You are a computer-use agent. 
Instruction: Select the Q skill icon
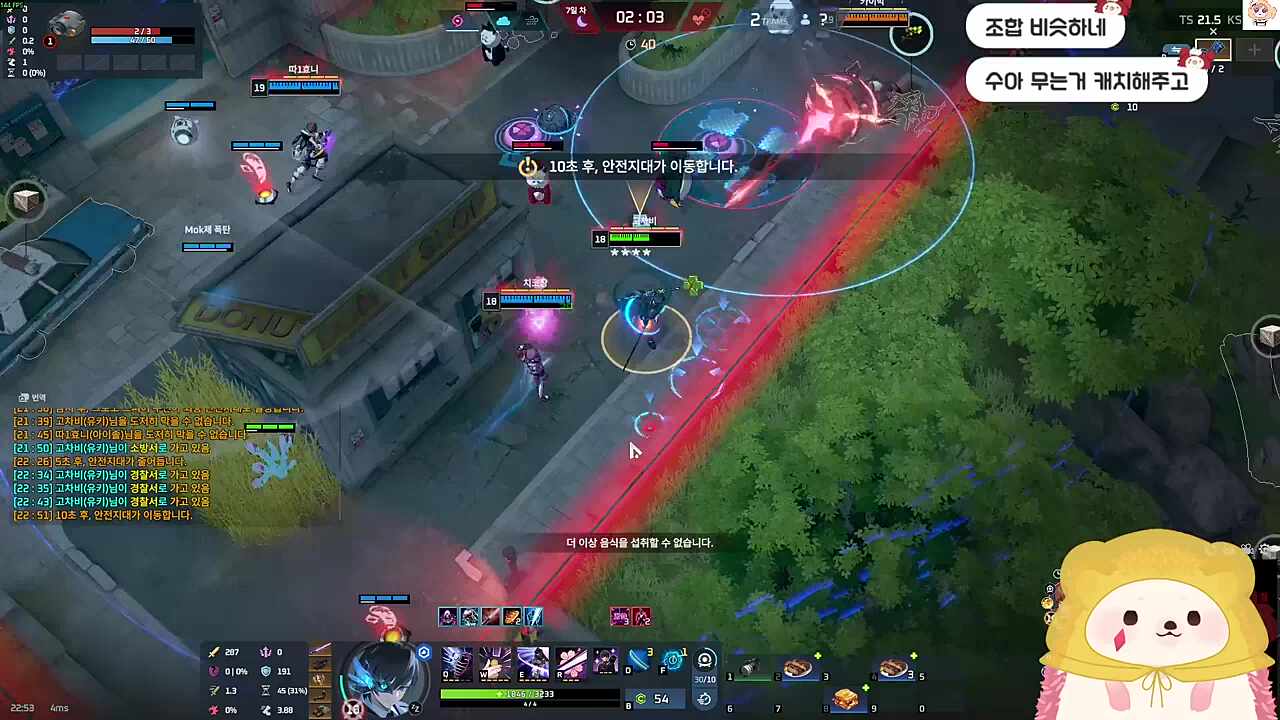[x=454, y=661]
